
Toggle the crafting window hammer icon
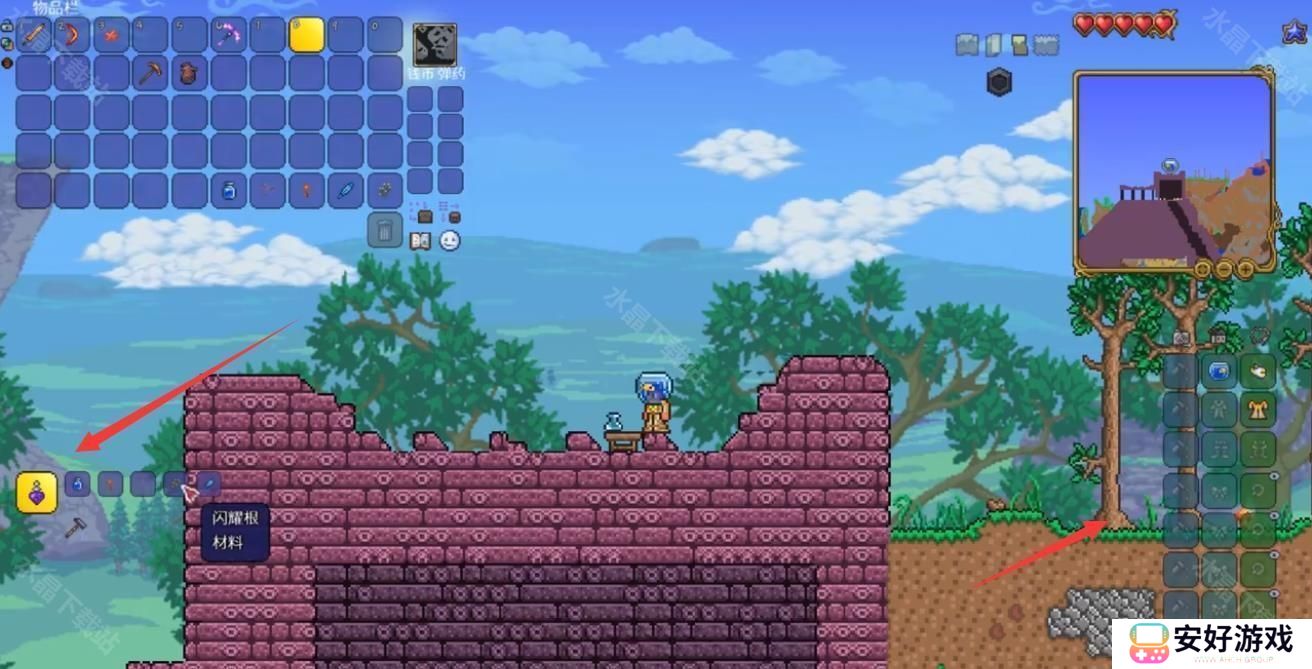[75, 528]
